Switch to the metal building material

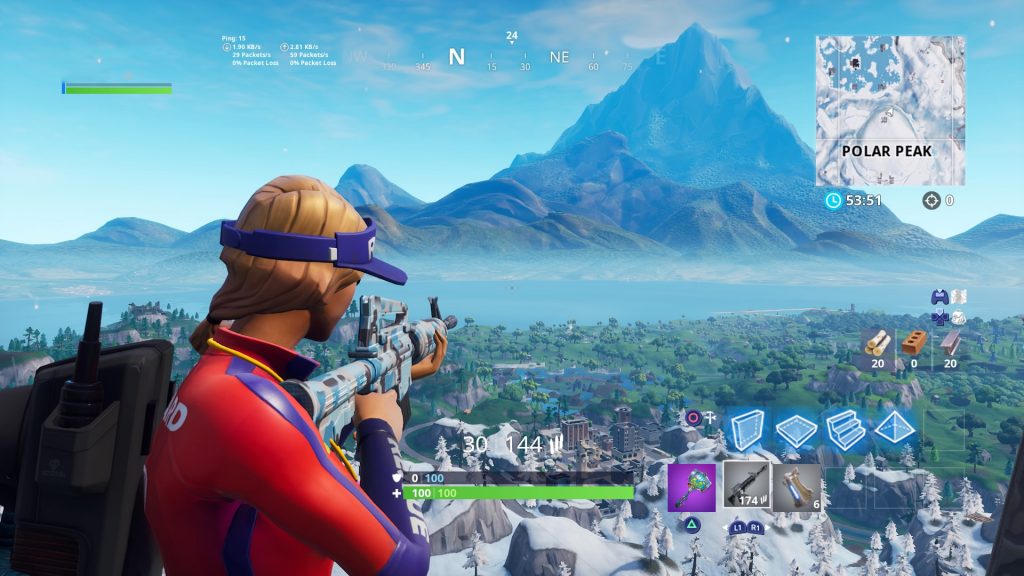949,345
